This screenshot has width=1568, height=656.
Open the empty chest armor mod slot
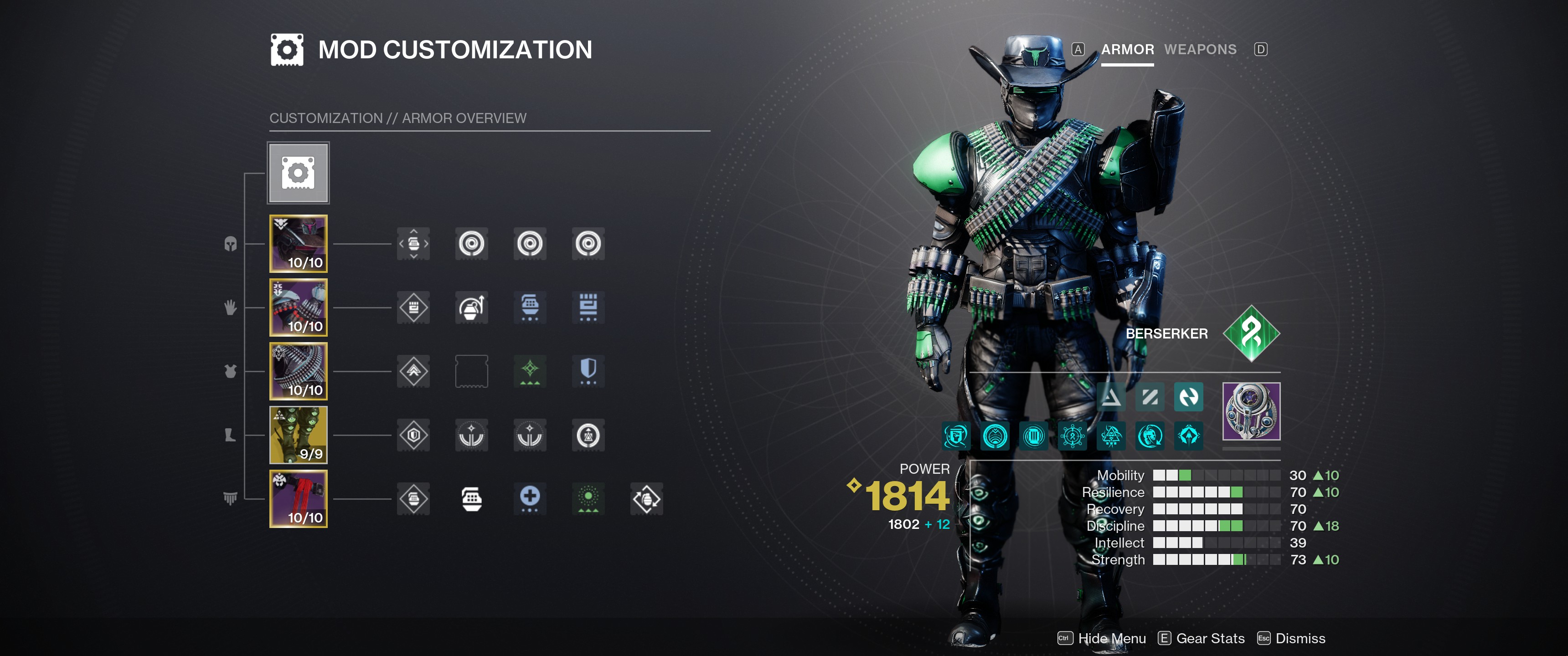tap(472, 371)
